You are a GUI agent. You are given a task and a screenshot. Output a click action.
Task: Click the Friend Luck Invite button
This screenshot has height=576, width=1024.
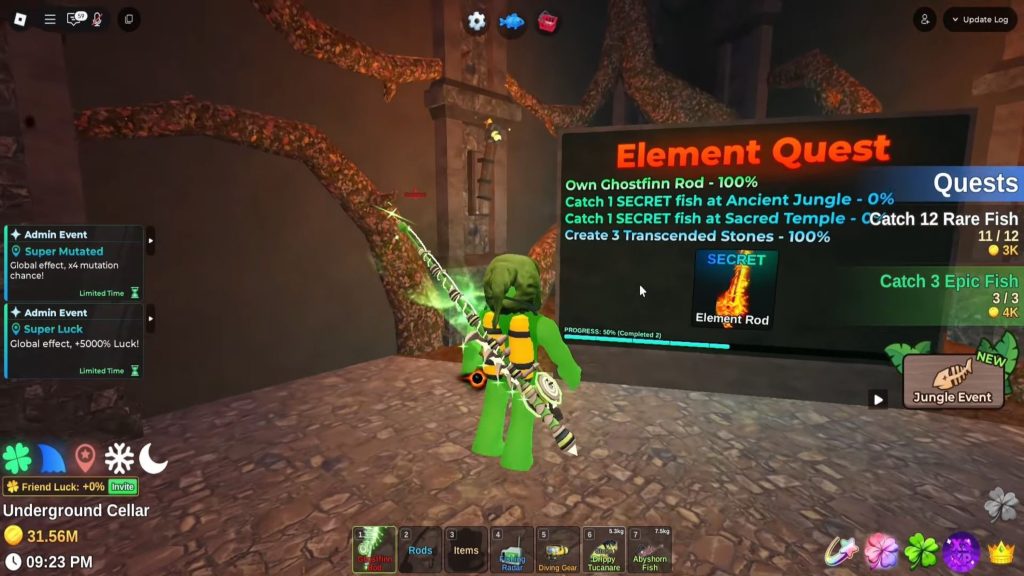122,486
